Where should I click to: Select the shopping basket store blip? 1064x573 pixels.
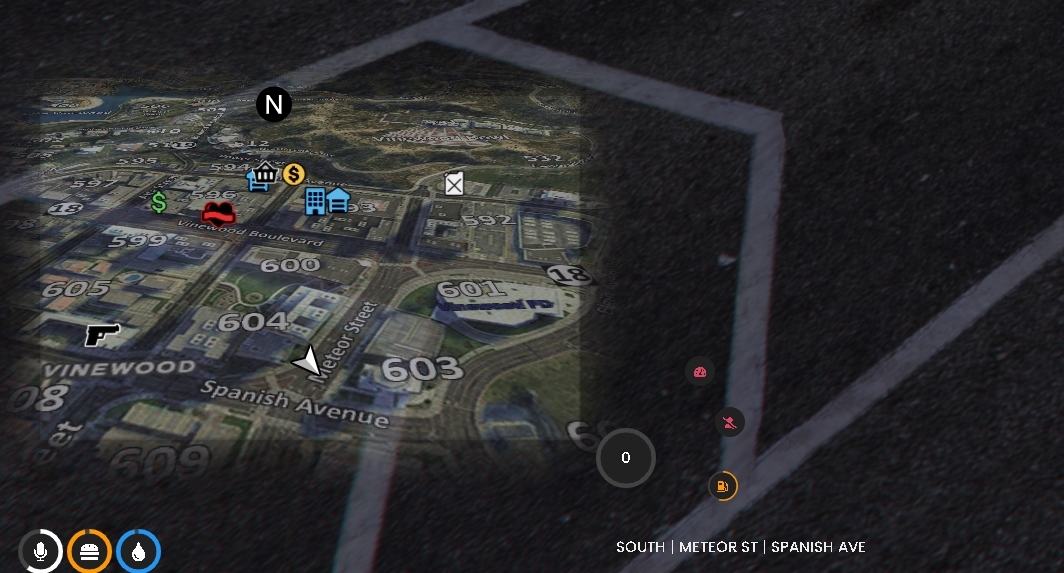point(263,176)
